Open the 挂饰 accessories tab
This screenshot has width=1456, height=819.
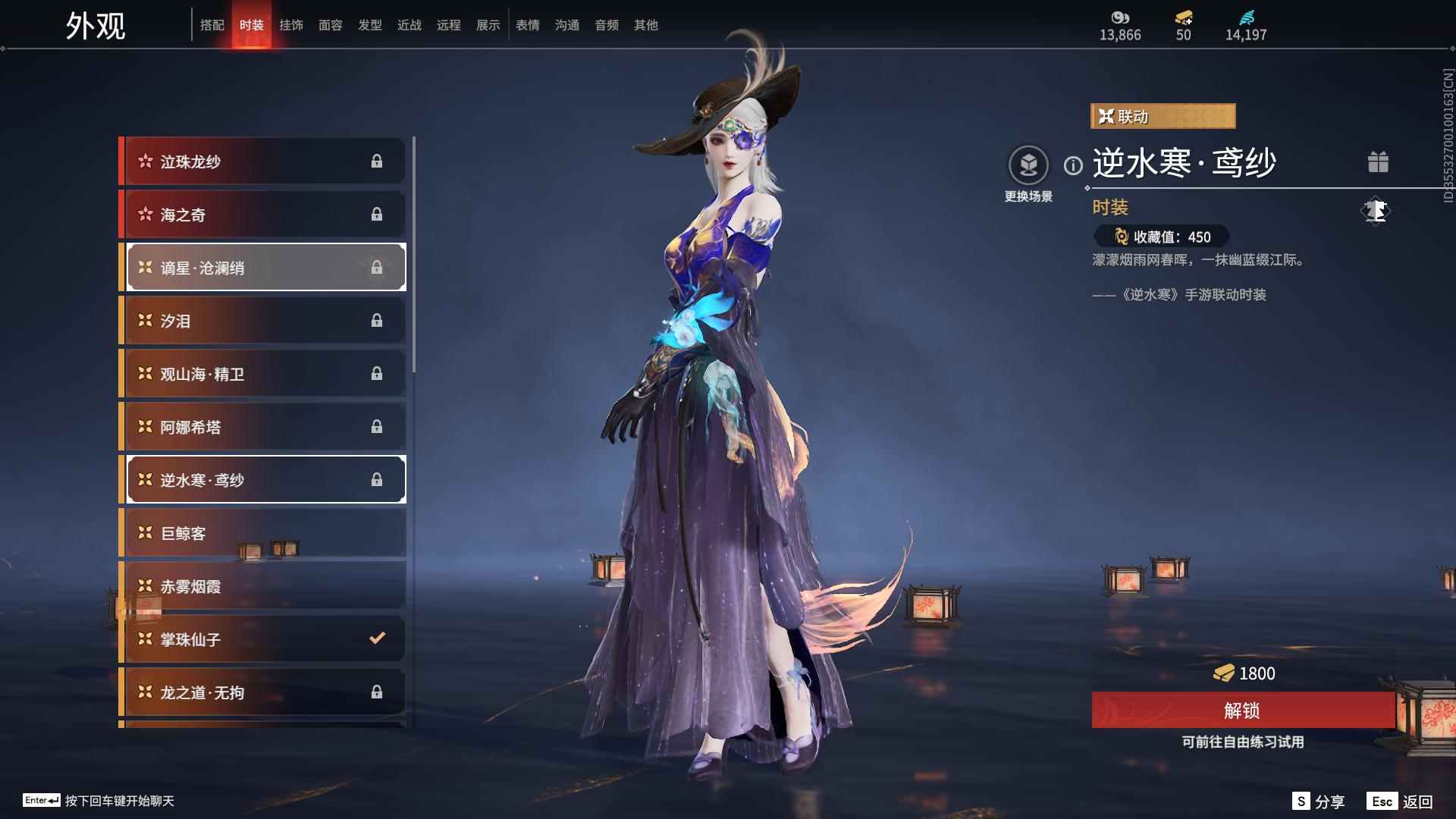pyautogui.click(x=290, y=25)
